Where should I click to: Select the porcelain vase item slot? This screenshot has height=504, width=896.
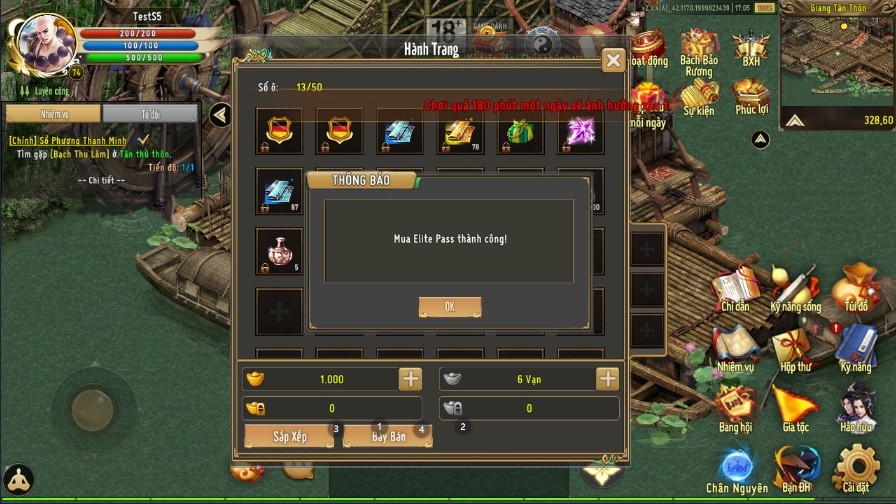(x=279, y=250)
